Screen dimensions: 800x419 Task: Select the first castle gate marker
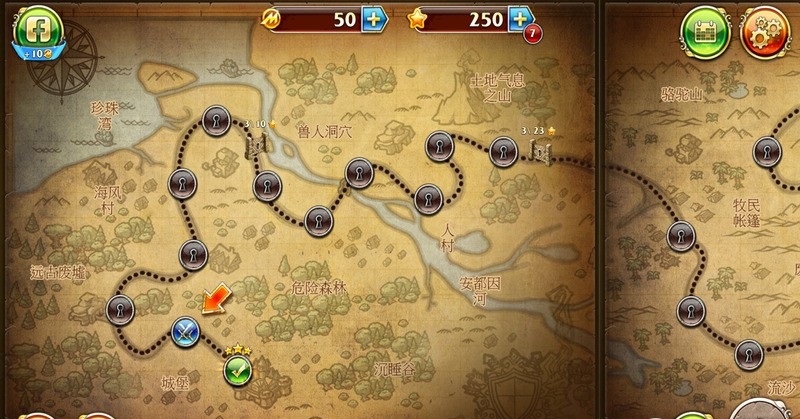tap(255, 145)
